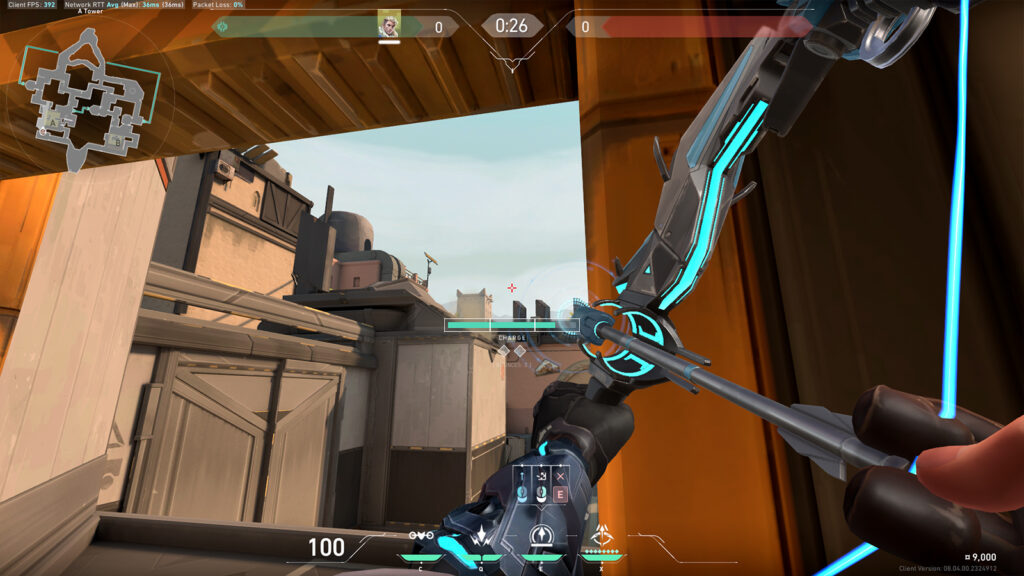Activate the Hunter's Fury ultimate icon
The image size is (1024, 576).
click(602, 534)
